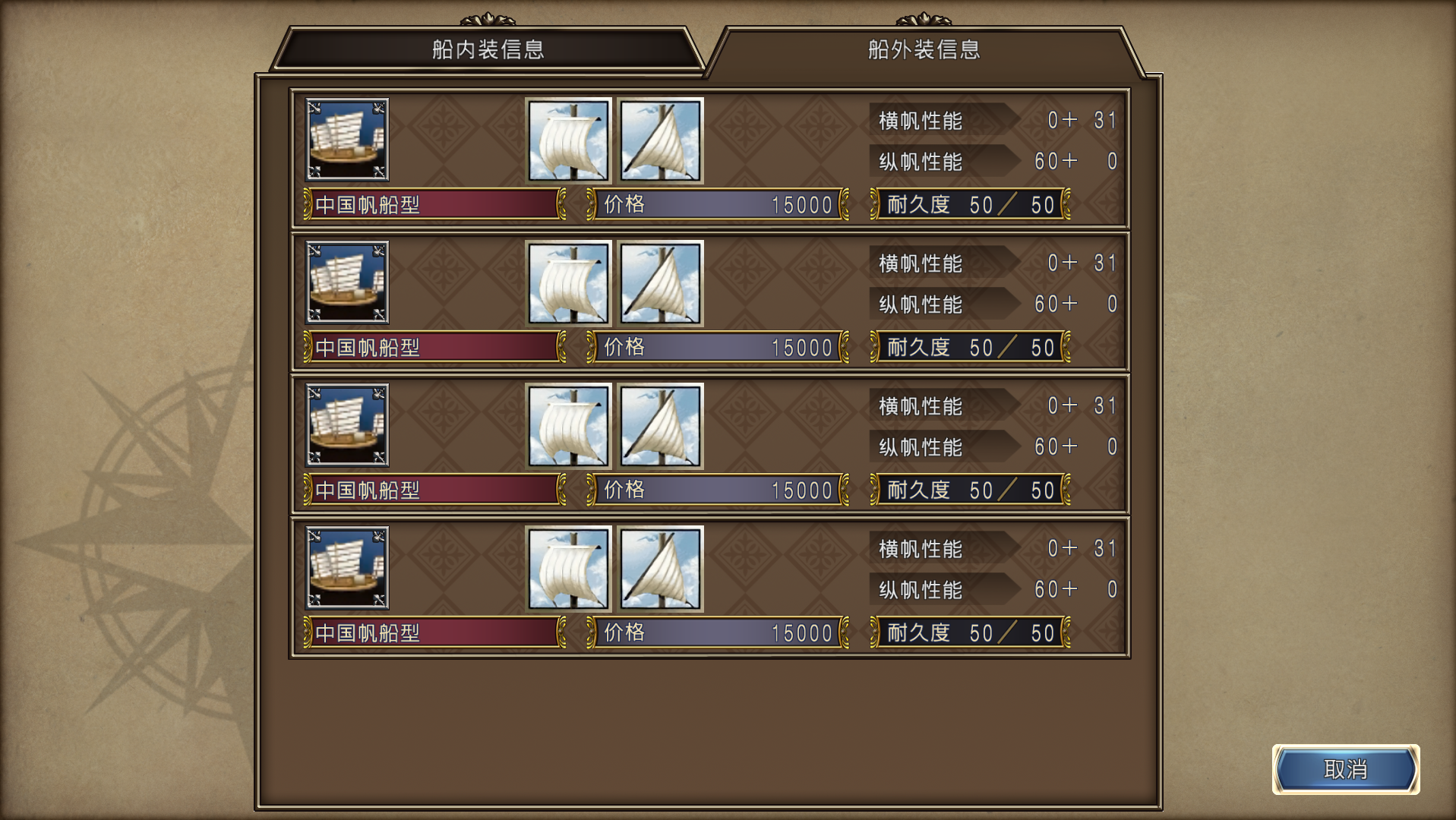This screenshot has width=1456, height=820.
Task: Click the lateen sail icon on the first ship
Action: [x=660, y=140]
